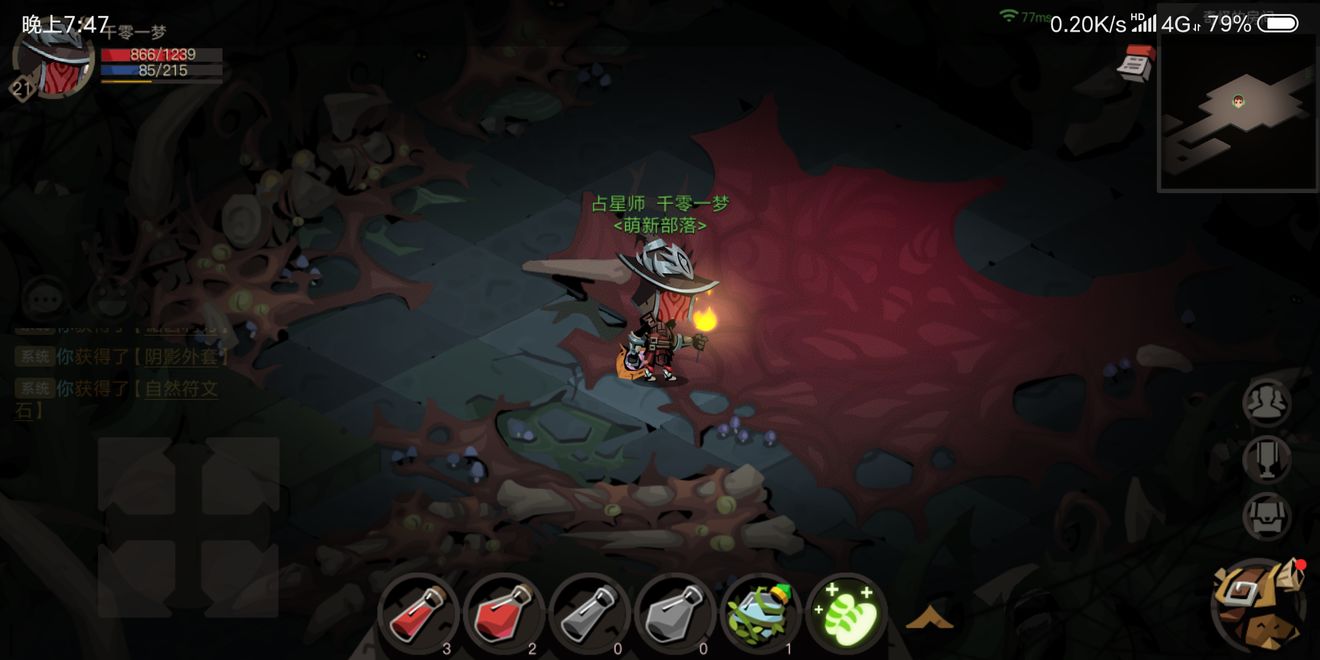Open the backpack inventory
1320x660 pixels.
[1258, 606]
